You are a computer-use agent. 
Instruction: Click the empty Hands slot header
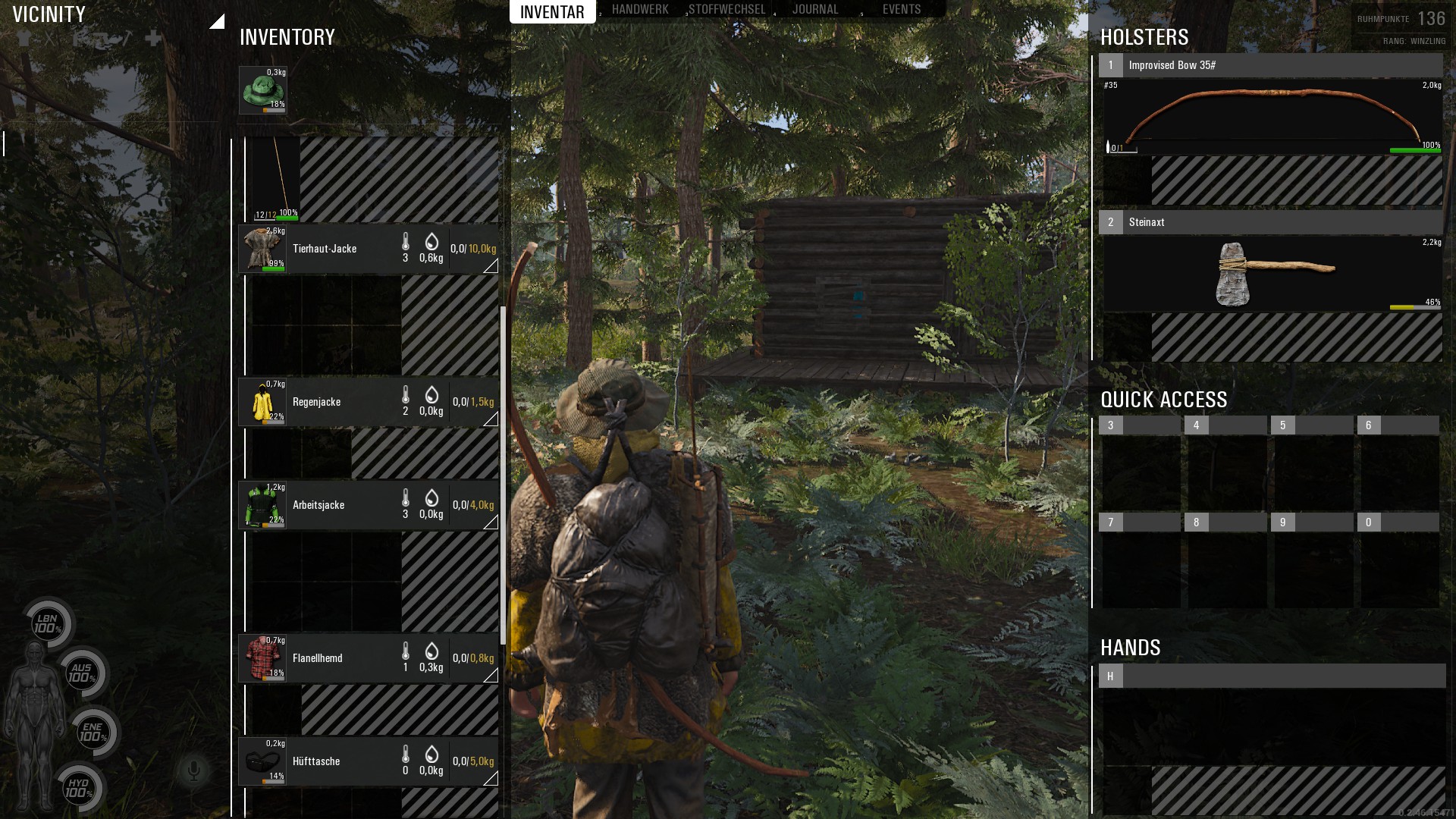[1272, 676]
